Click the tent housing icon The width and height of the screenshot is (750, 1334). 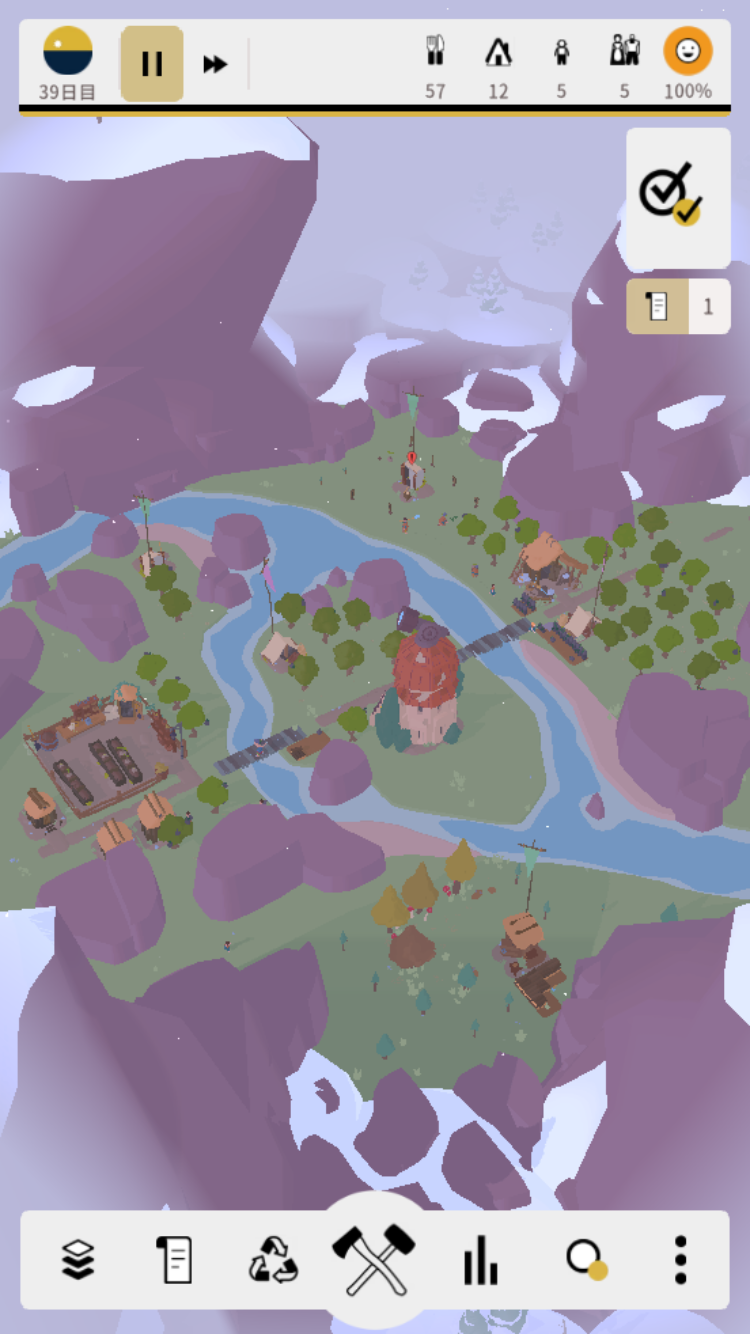coord(498,51)
